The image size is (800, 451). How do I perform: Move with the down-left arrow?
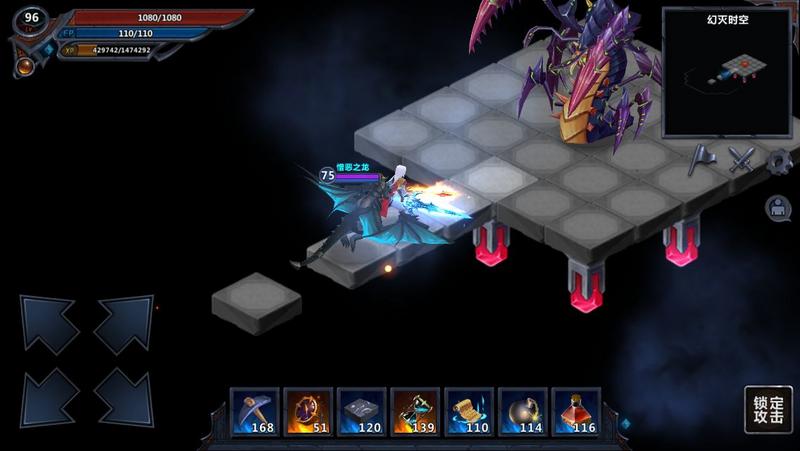tap(50, 396)
